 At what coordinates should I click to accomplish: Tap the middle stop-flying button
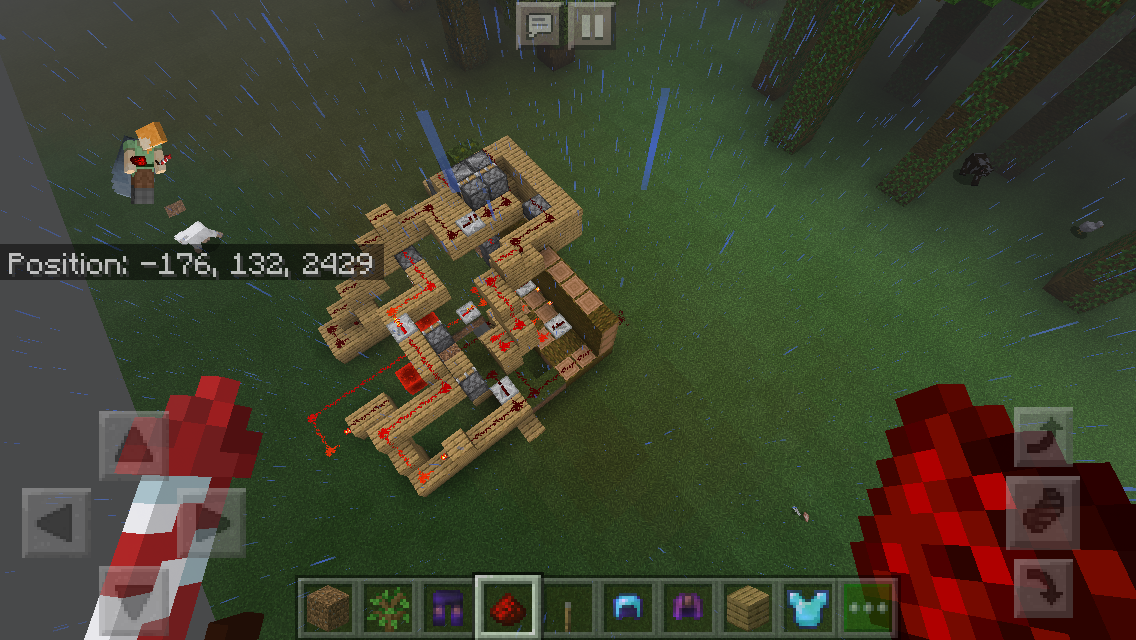[1044, 512]
